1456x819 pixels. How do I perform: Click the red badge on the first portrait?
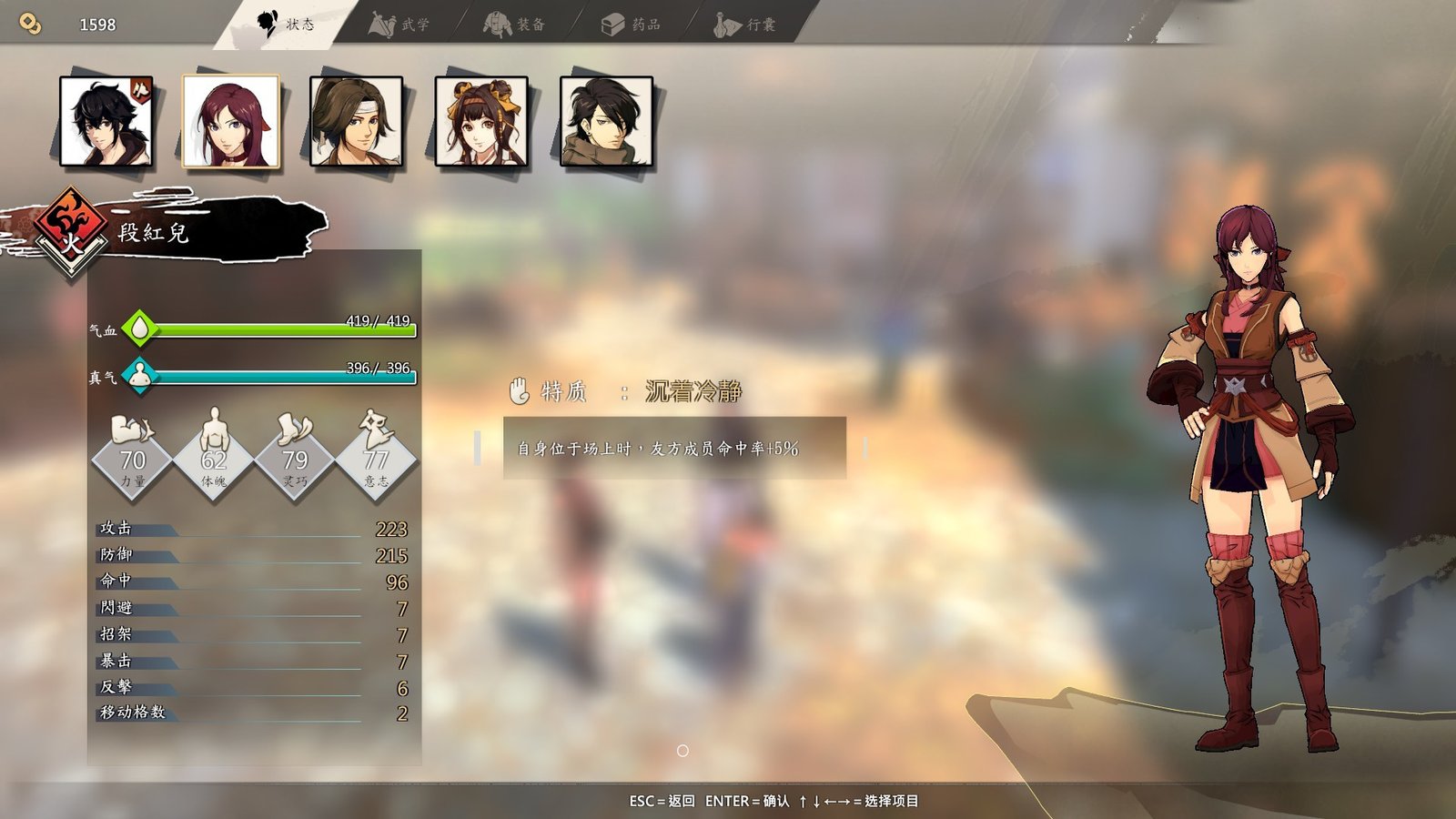142,89
